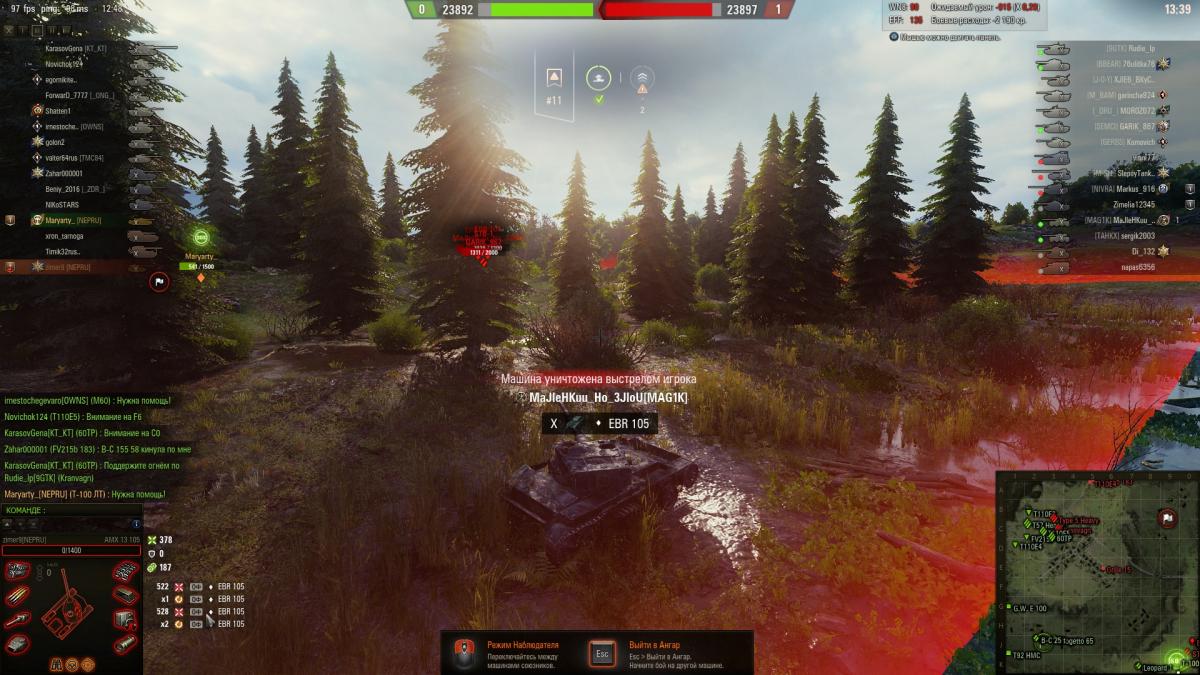Select the personal mission #11 flag icon
The width and height of the screenshot is (1200, 675).
click(x=553, y=79)
